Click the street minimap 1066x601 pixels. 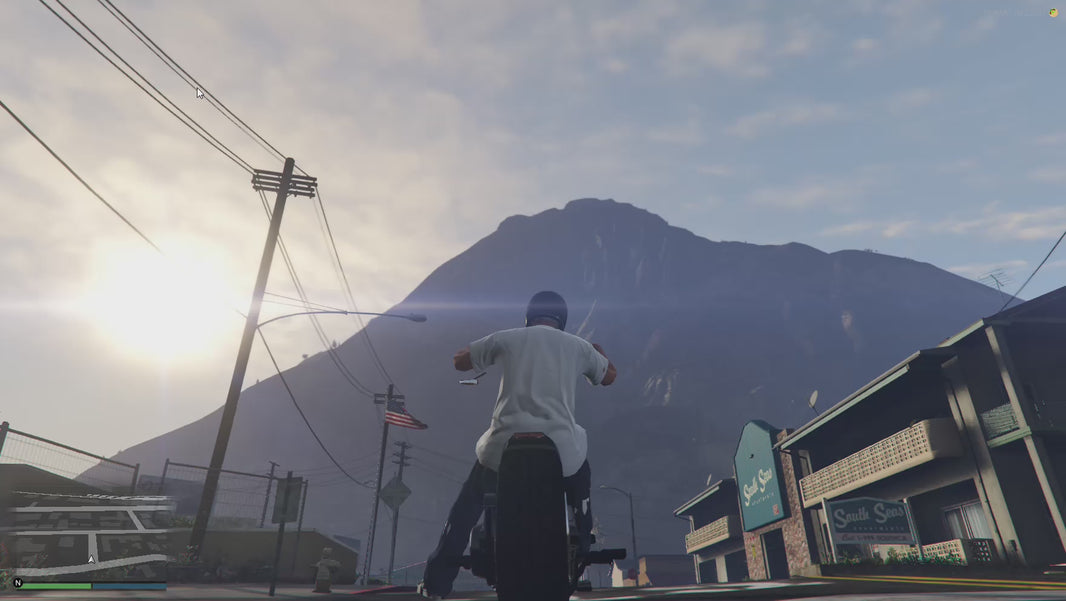click(88, 536)
